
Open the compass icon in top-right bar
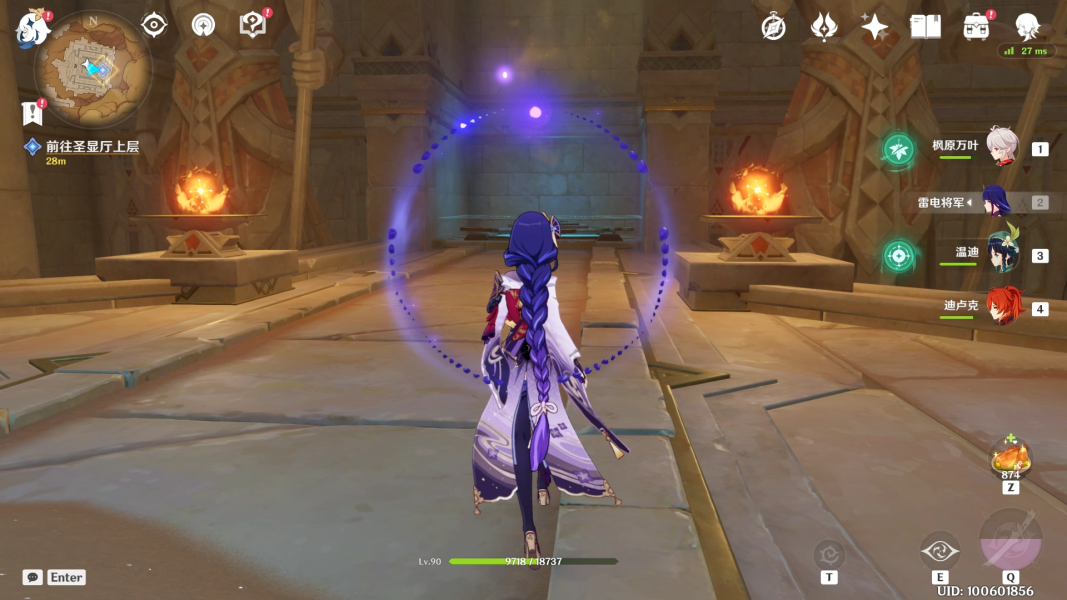pyautogui.click(x=773, y=27)
